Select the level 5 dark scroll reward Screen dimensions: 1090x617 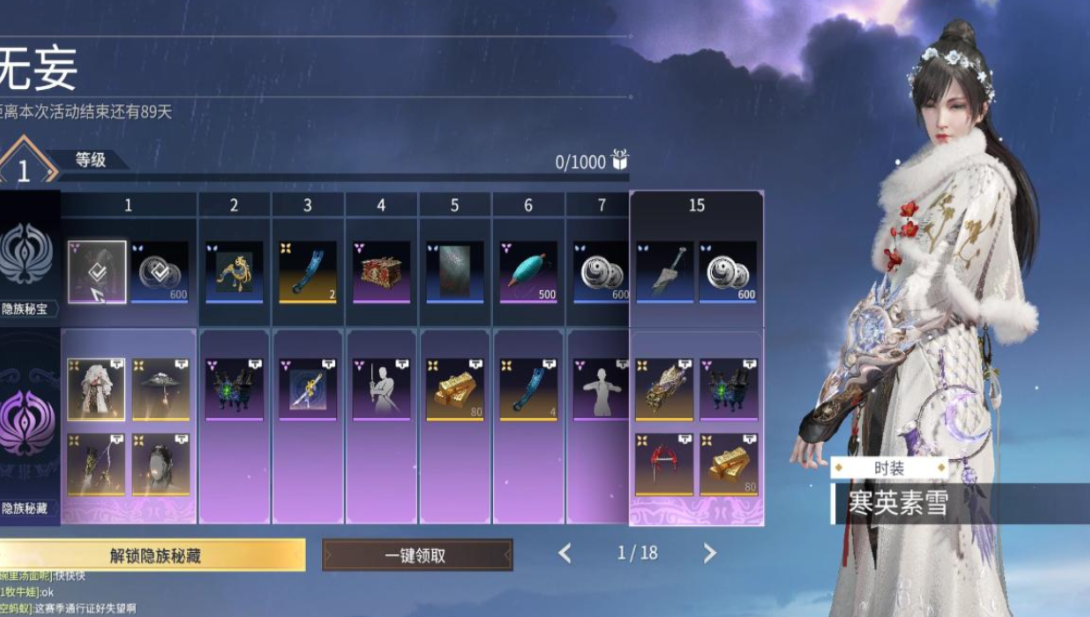(455, 271)
